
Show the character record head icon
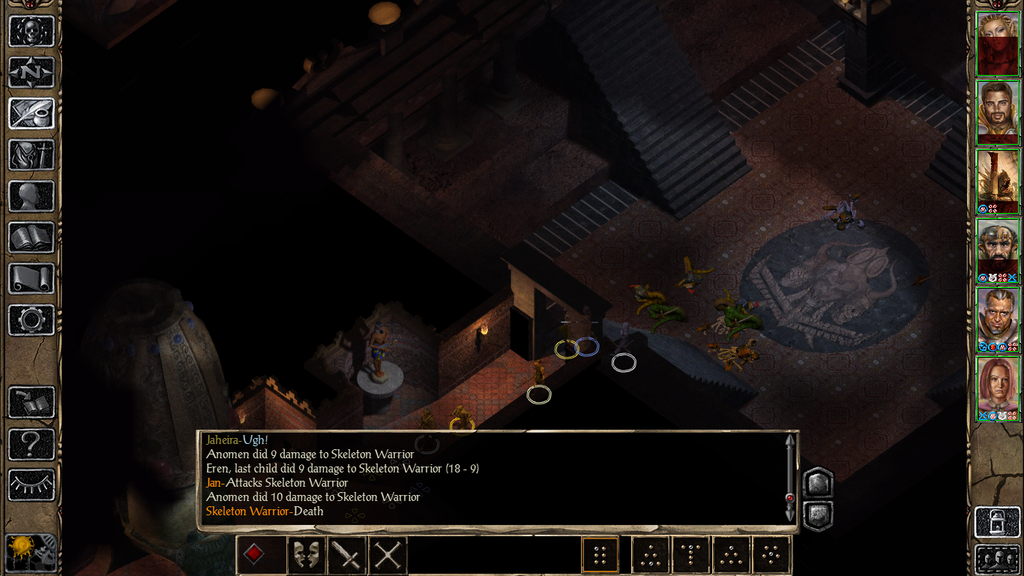coord(31,196)
